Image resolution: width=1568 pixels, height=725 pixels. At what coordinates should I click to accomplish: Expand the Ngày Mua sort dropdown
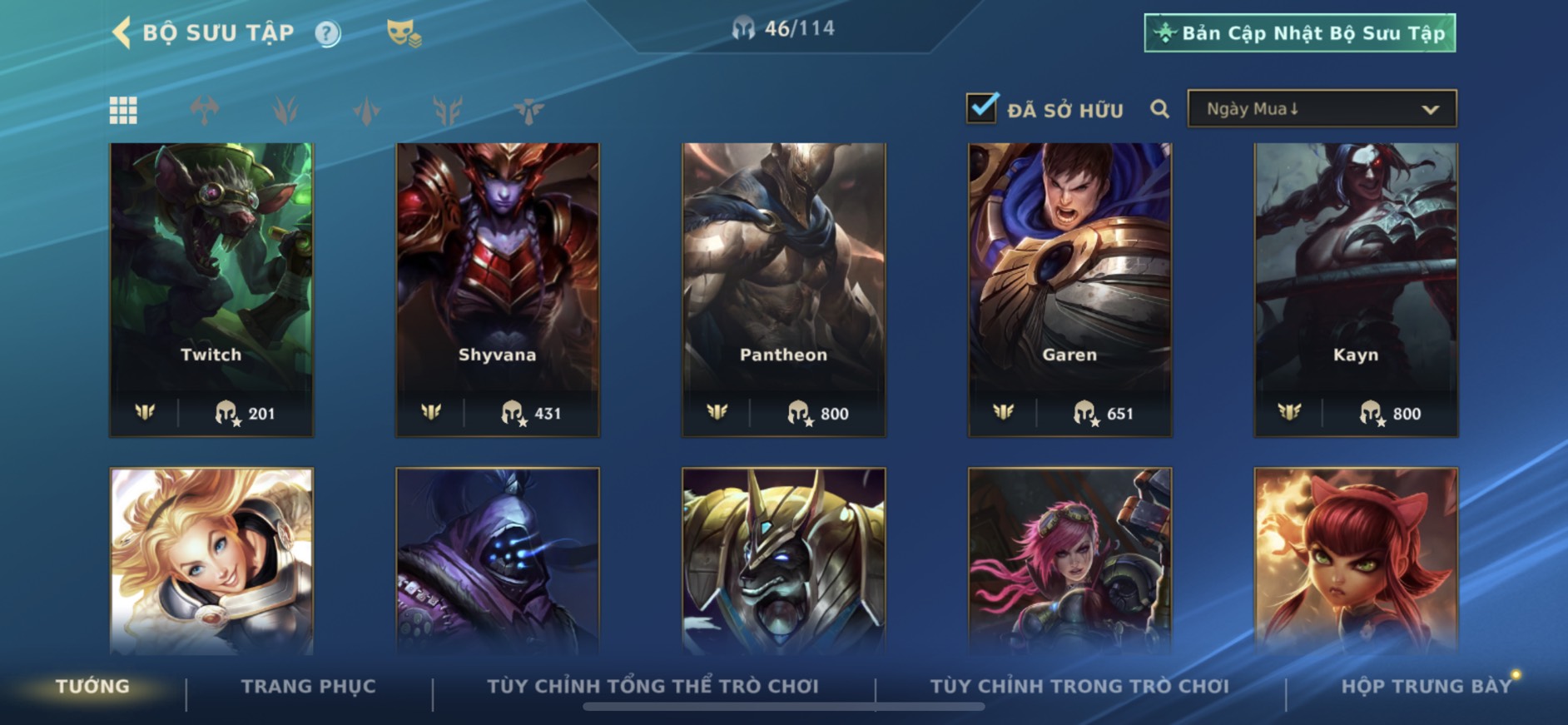click(x=1322, y=109)
